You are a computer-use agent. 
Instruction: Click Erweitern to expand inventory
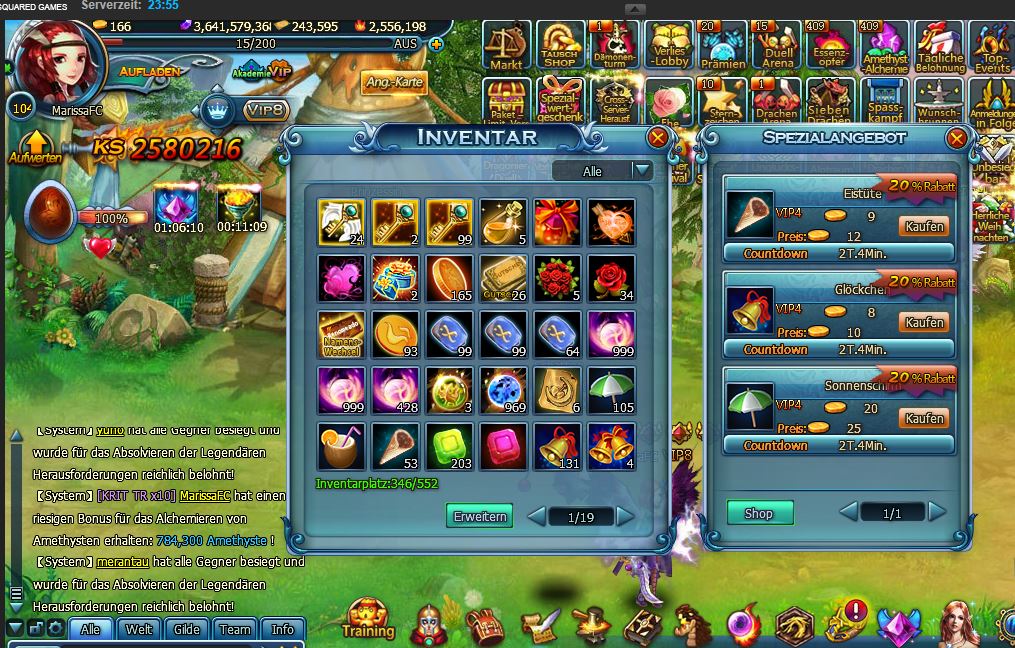pos(479,516)
